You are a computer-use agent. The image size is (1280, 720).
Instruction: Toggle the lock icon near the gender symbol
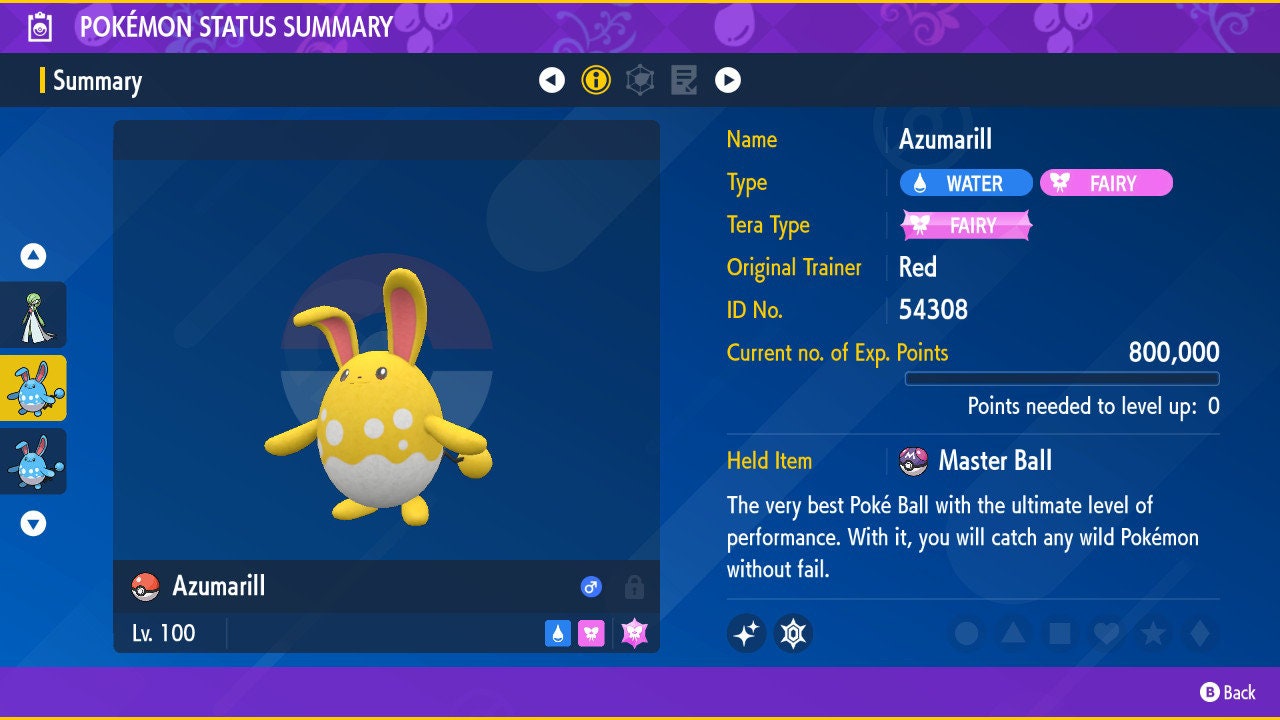[x=633, y=588]
